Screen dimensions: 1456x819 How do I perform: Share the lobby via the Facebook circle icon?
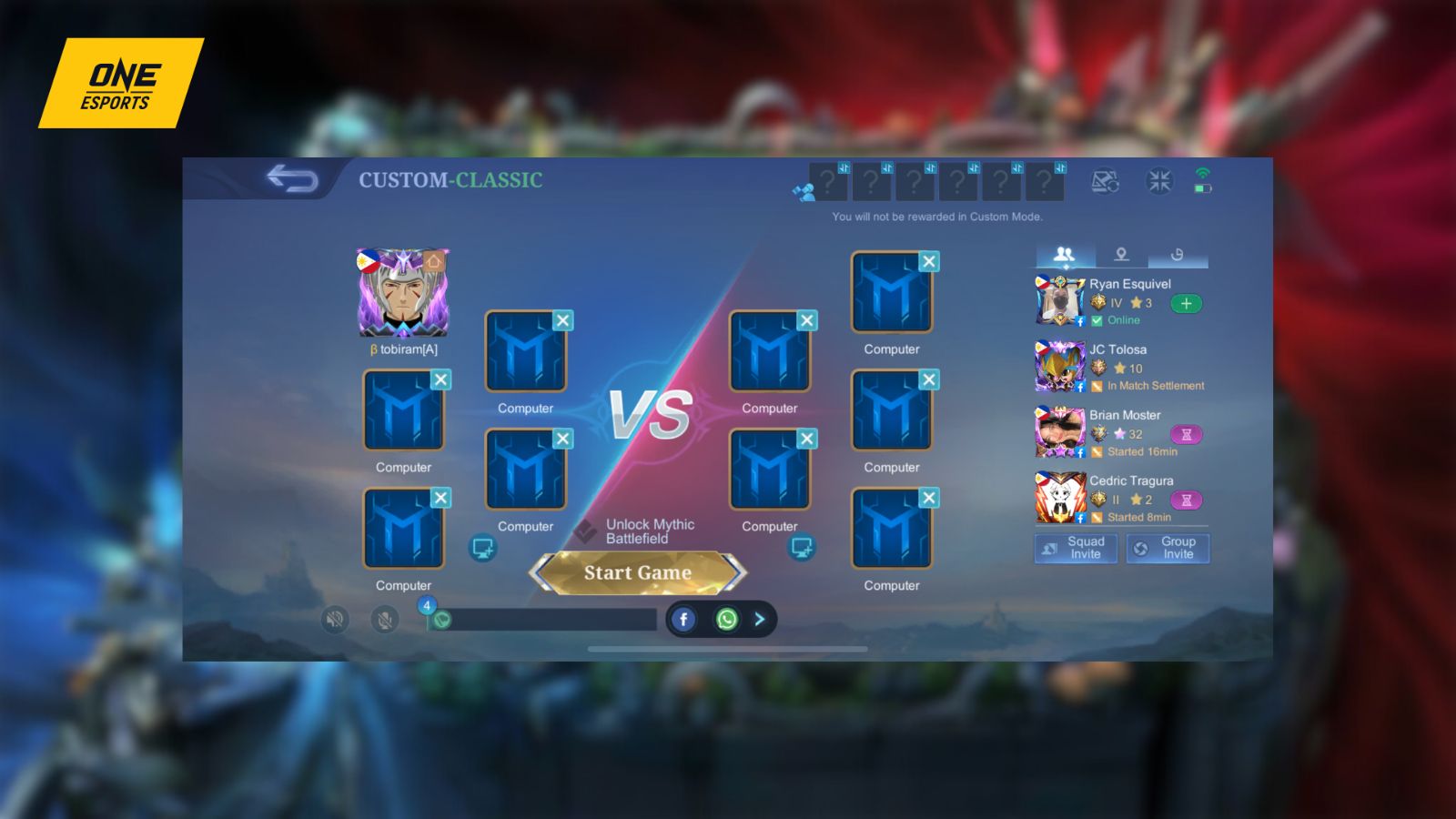point(684,618)
